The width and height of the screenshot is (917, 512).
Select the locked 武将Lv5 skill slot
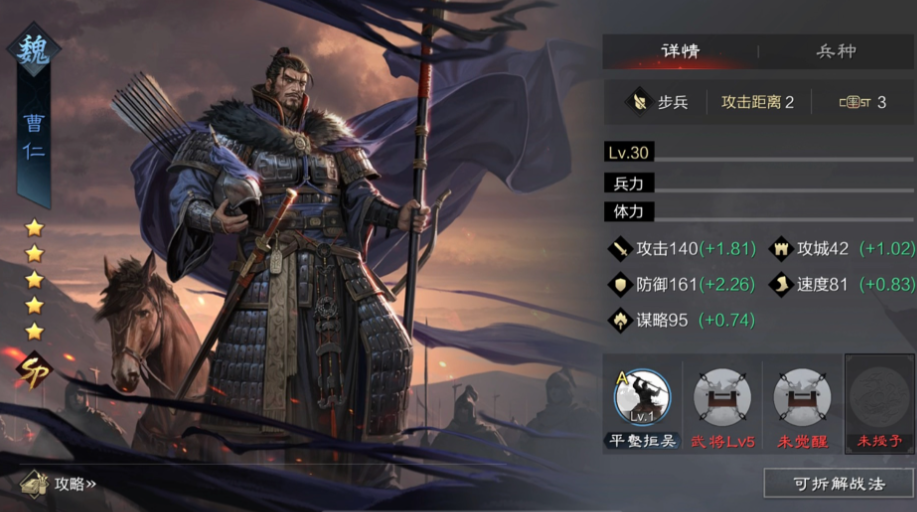click(x=722, y=402)
